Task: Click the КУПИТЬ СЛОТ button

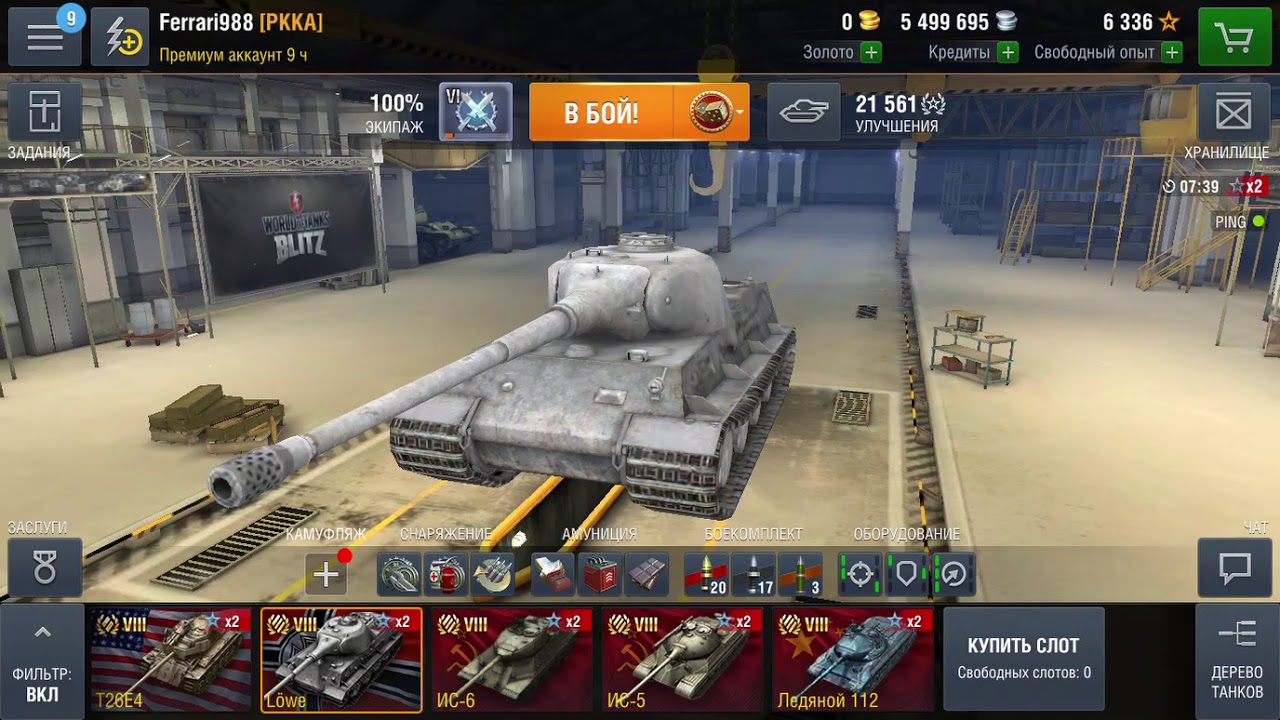Action: tap(1023, 658)
